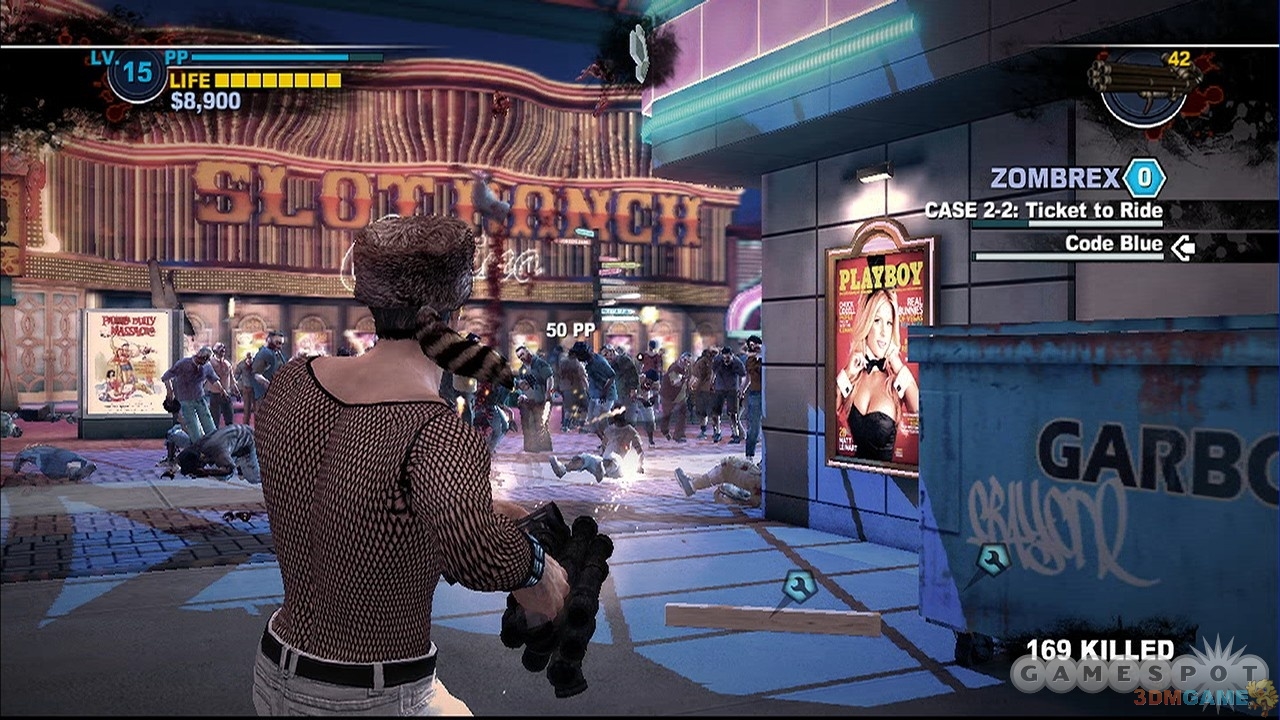
Task: Click the wrench marker on the dumpster
Action: coord(992,559)
